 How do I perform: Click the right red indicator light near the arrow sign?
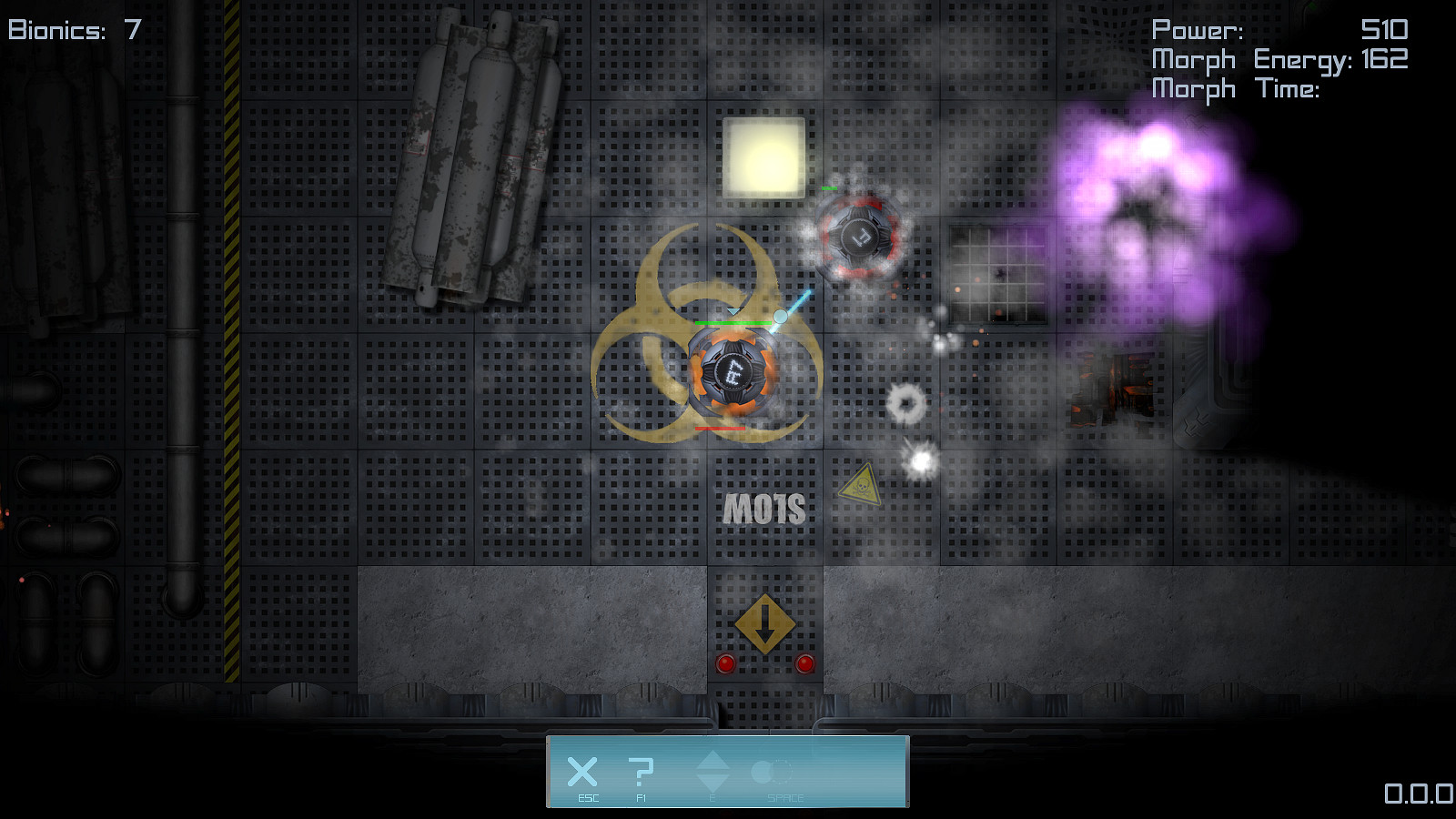click(804, 664)
